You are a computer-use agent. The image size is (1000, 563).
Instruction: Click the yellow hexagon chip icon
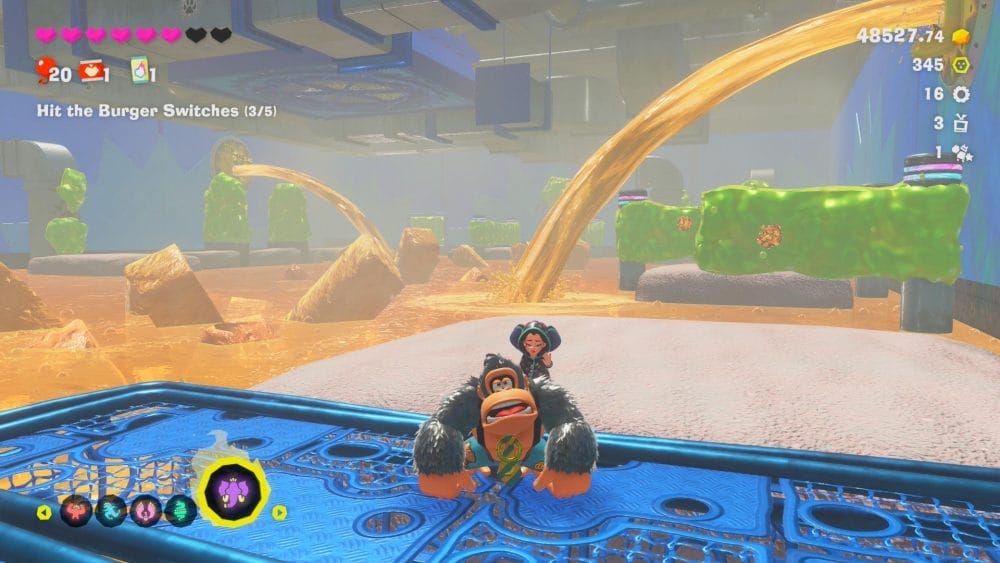[961, 65]
